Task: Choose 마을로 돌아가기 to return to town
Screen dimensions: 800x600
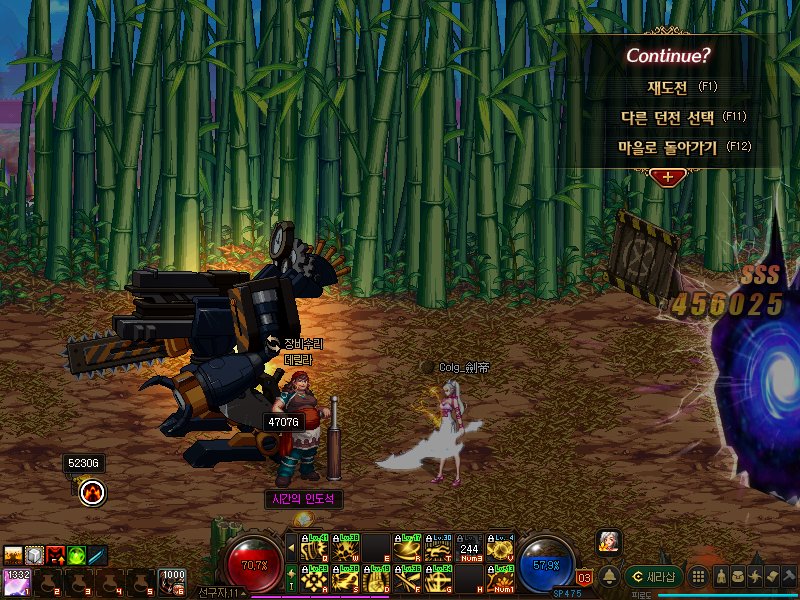Action: (x=669, y=147)
